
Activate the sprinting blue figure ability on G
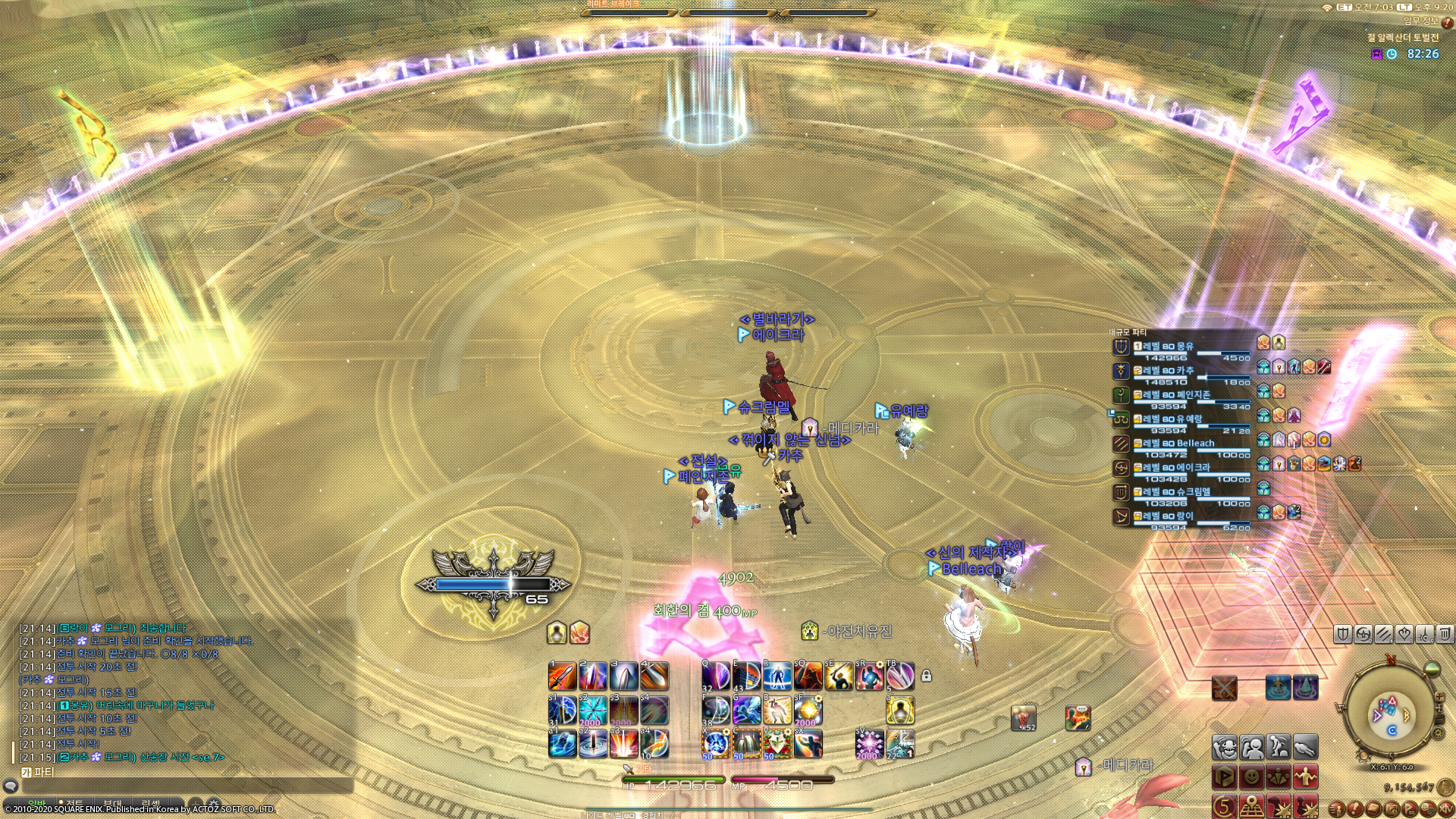coord(746,711)
